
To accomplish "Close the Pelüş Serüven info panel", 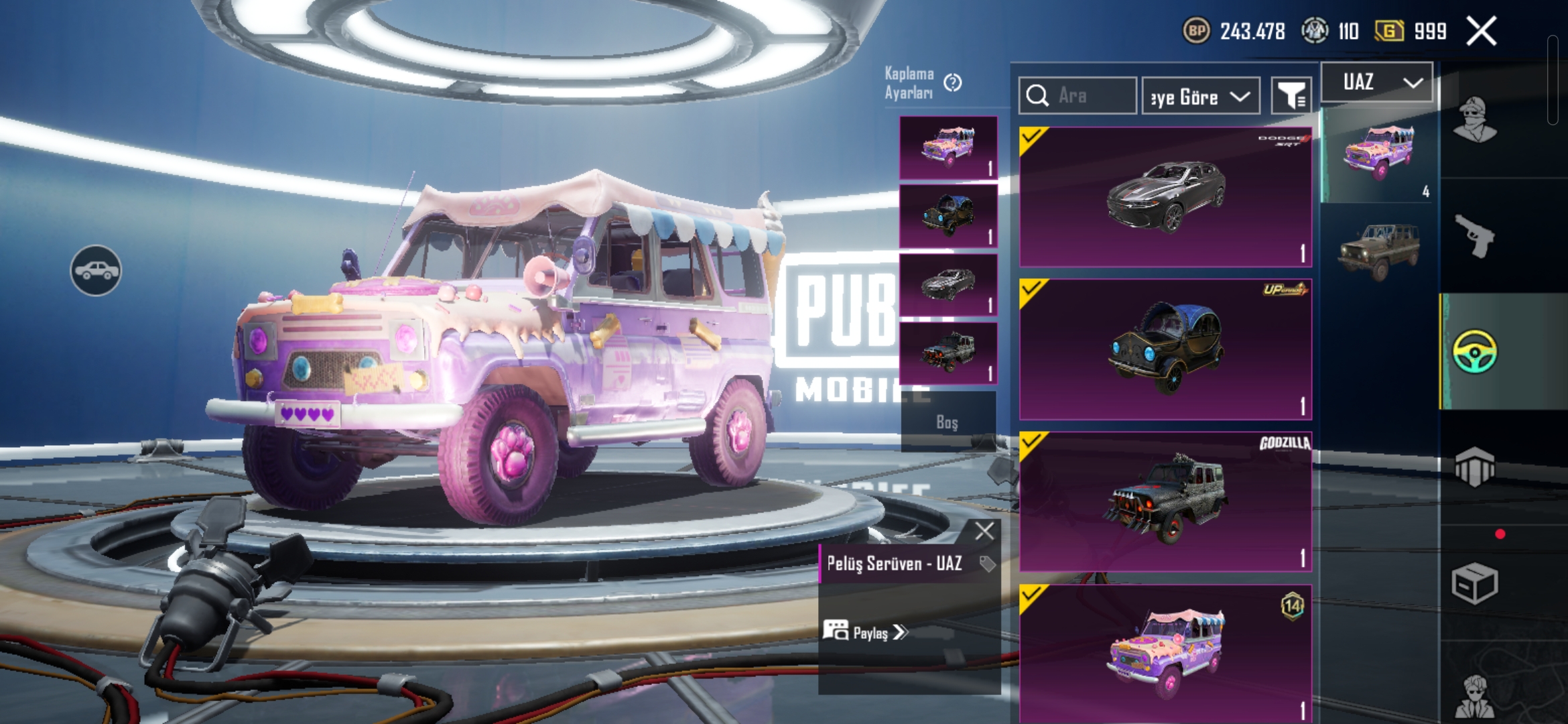I will pyautogui.click(x=984, y=531).
